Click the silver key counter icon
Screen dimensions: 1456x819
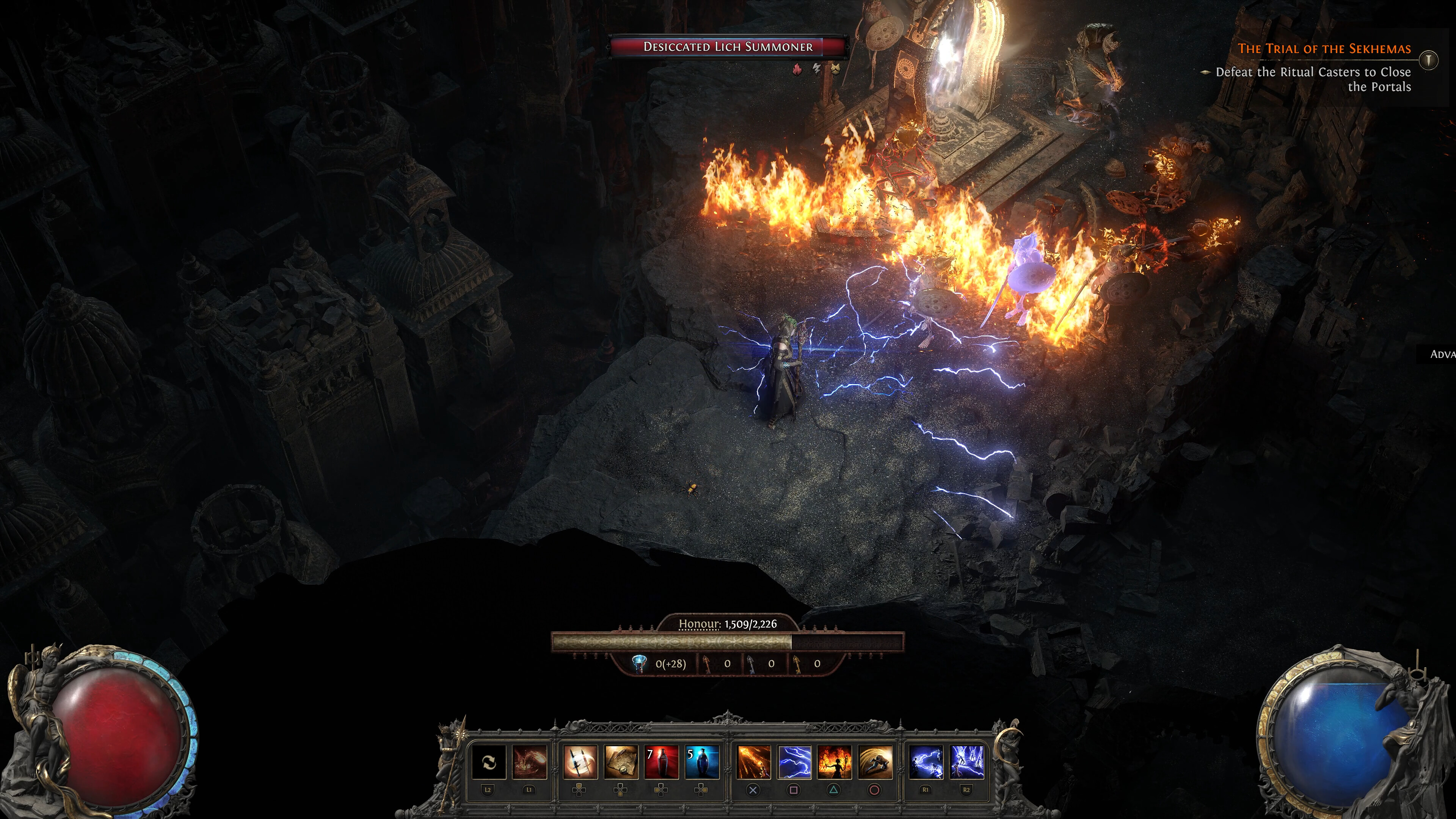click(x=751, y=664)
